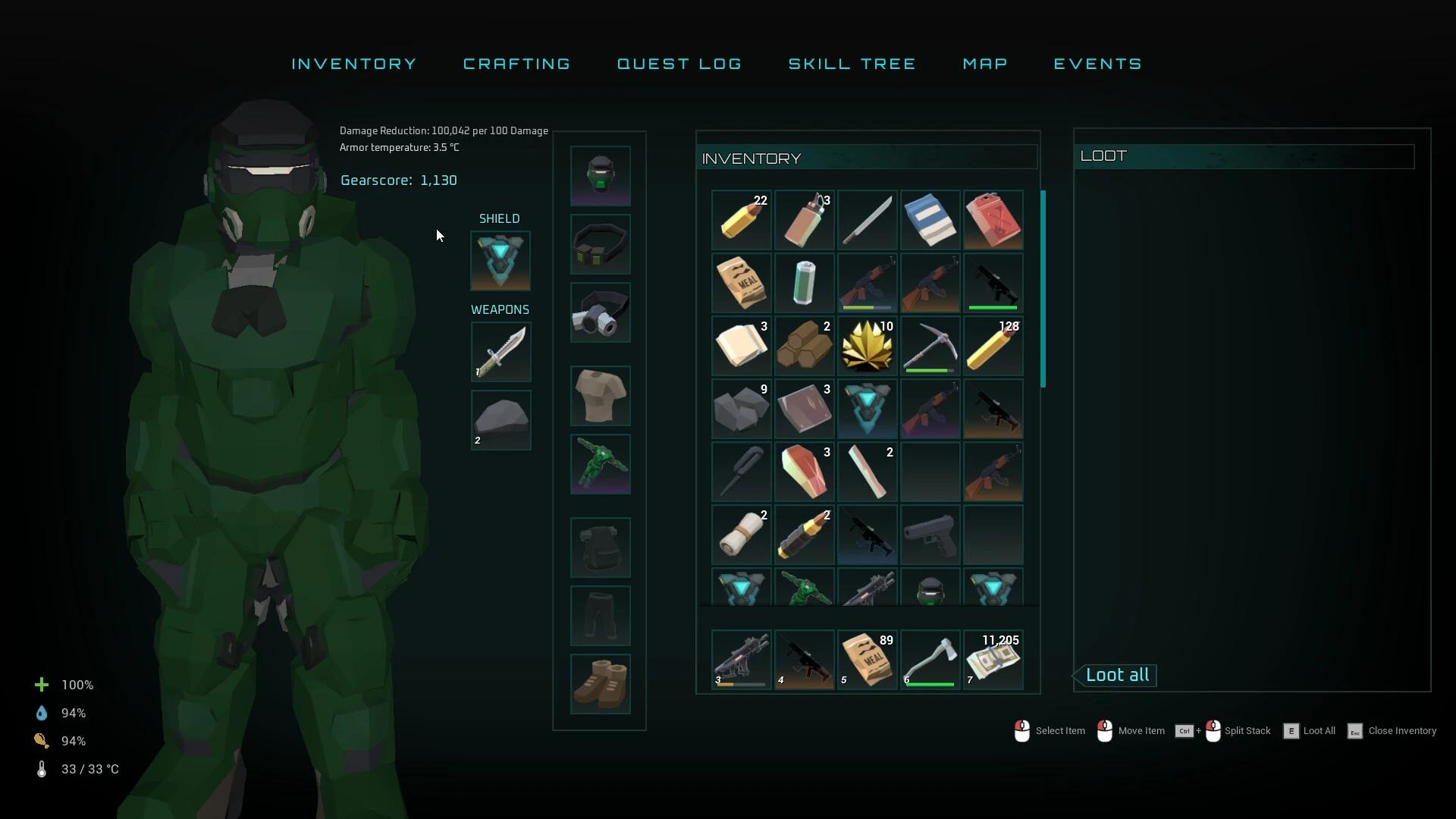Select the pickaxe in the inventory
1456x819 pixels.
tap(930, 345)
